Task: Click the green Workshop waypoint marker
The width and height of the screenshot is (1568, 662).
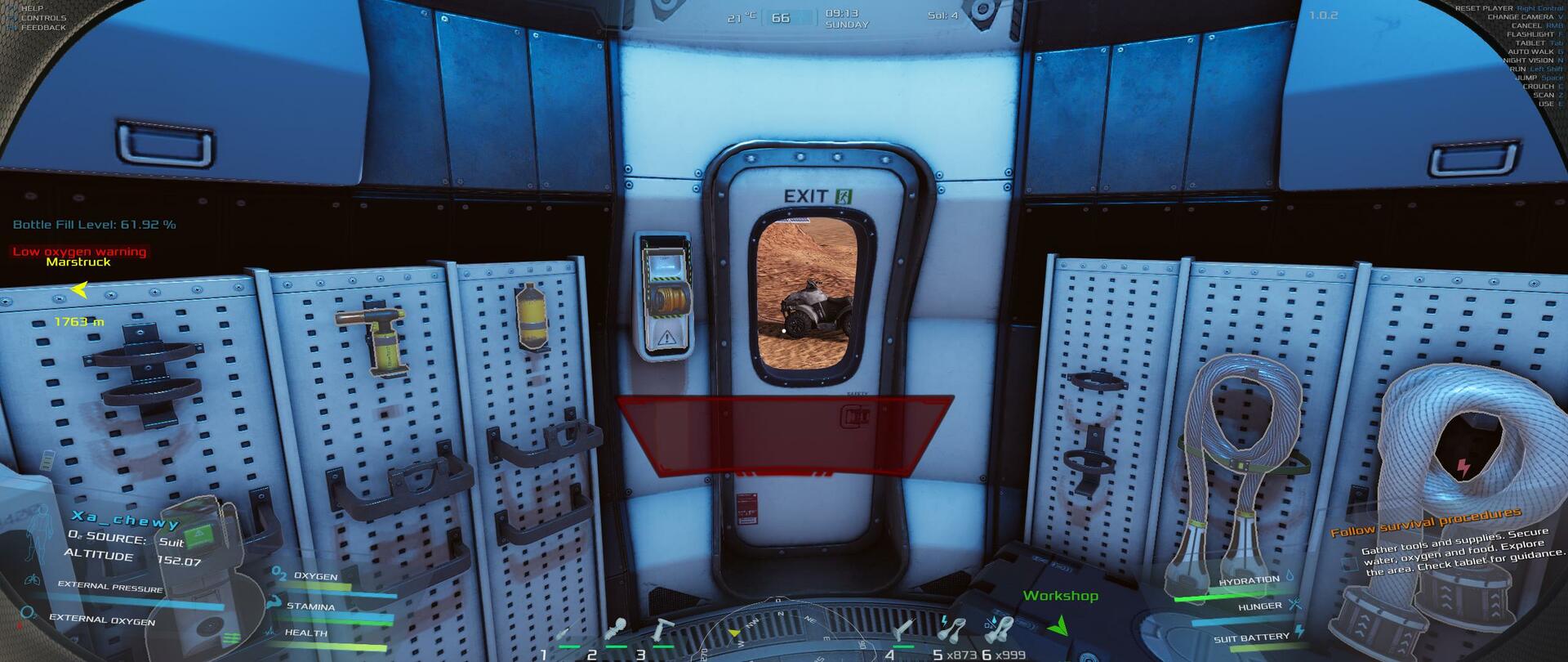Action: coord(1058,626)
